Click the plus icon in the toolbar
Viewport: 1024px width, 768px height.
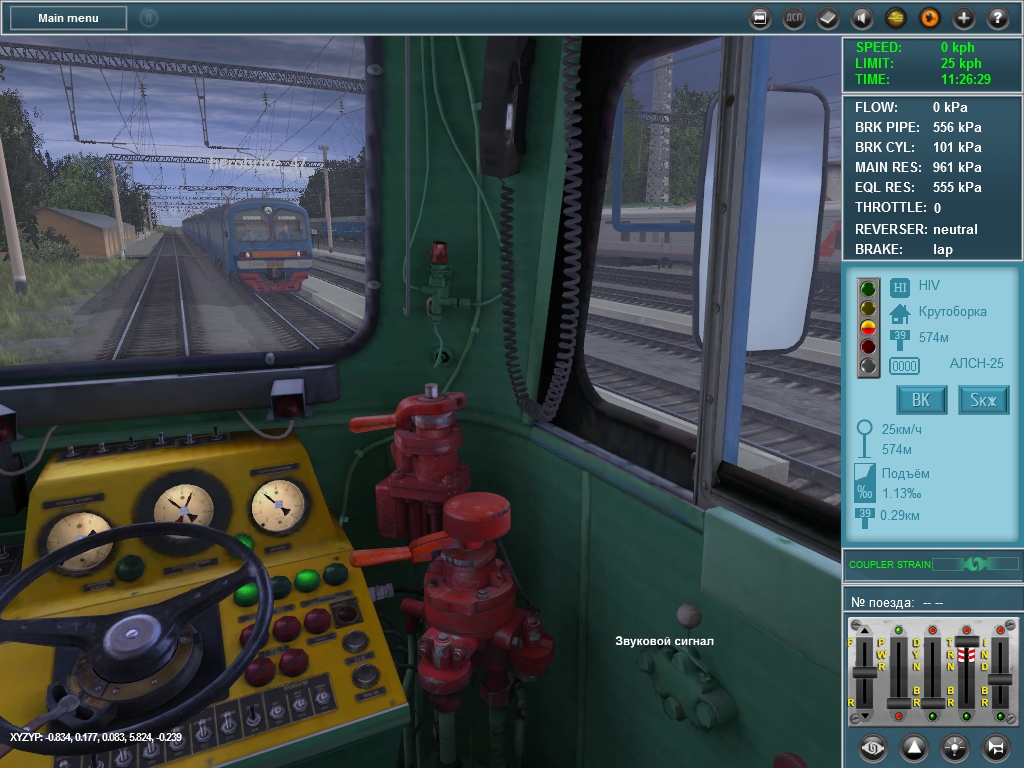click(x=963, y=17)
